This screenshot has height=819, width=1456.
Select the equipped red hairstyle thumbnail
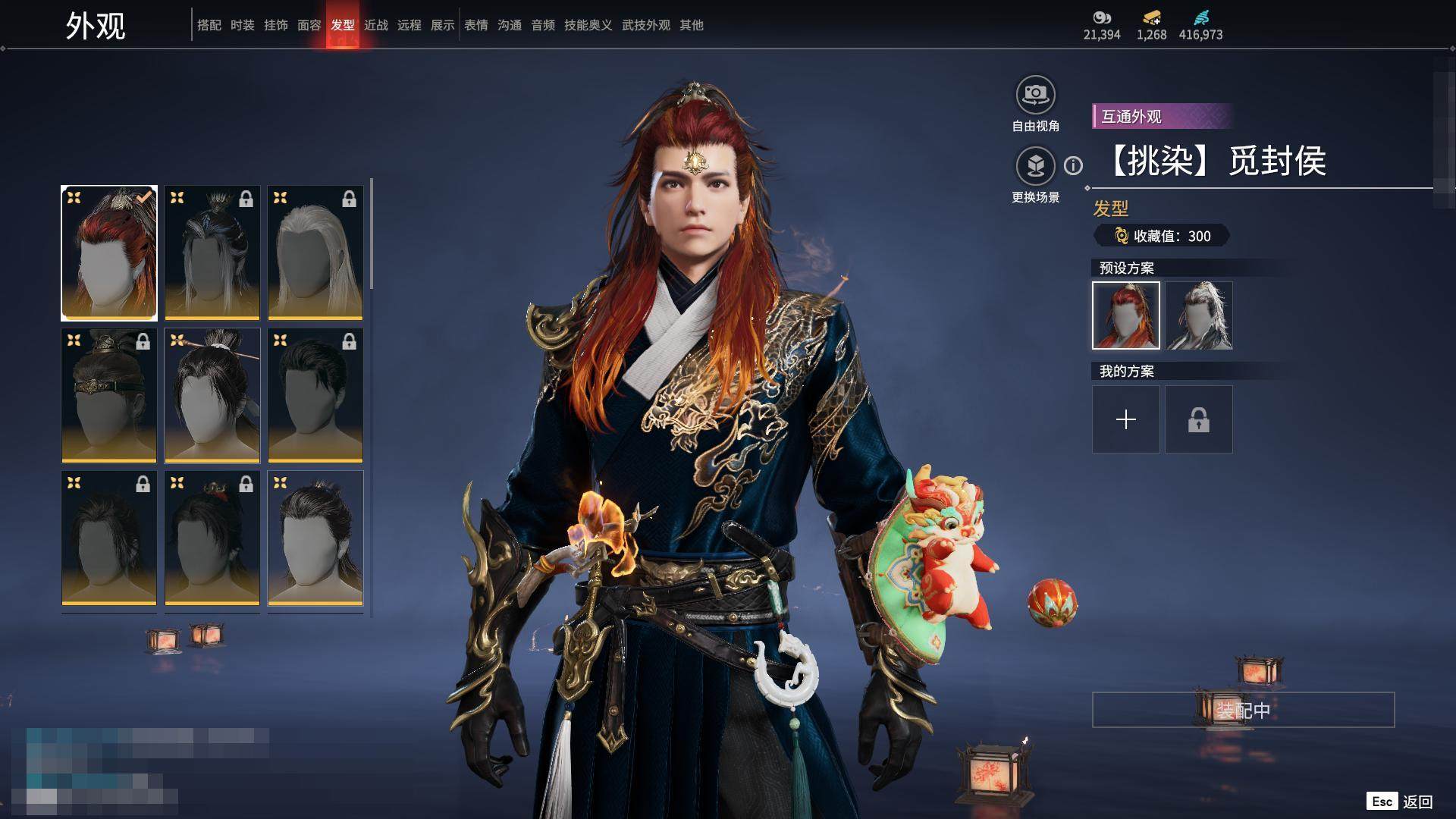109,253
